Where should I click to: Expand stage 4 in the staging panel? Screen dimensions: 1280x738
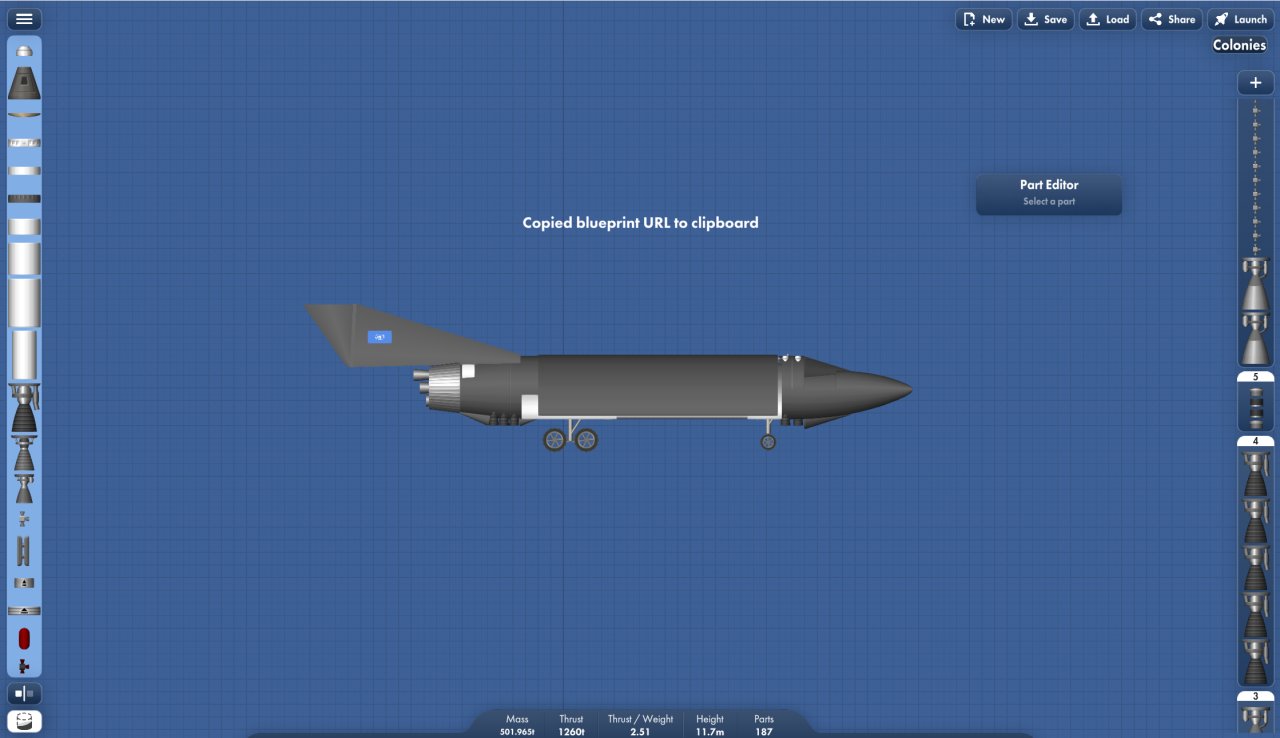1255,440
